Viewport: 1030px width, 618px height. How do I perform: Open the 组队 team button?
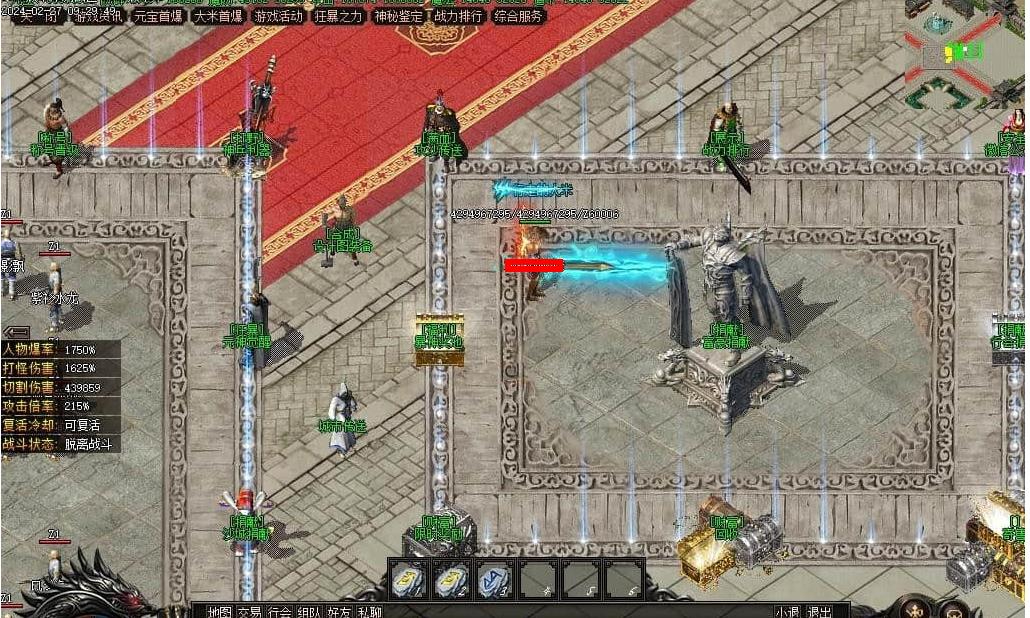point(309,611)
